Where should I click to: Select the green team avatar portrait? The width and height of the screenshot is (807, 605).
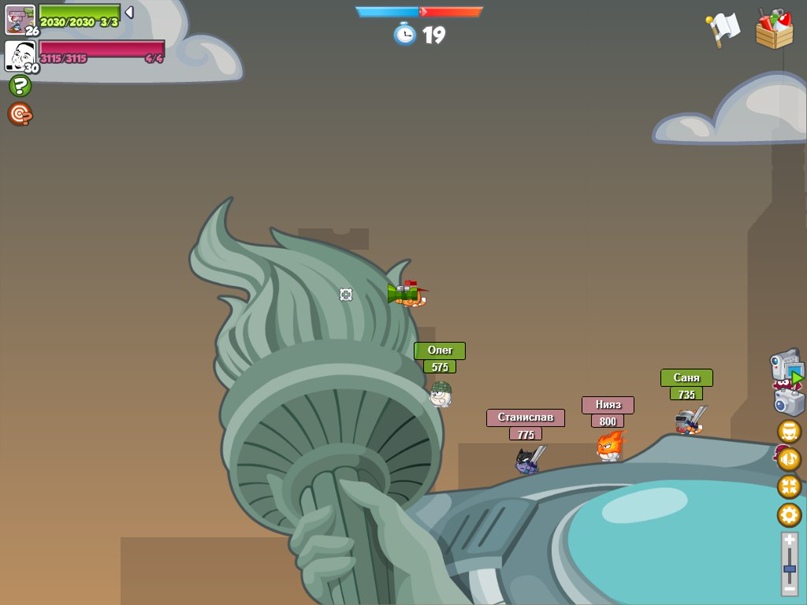[19, 19]
